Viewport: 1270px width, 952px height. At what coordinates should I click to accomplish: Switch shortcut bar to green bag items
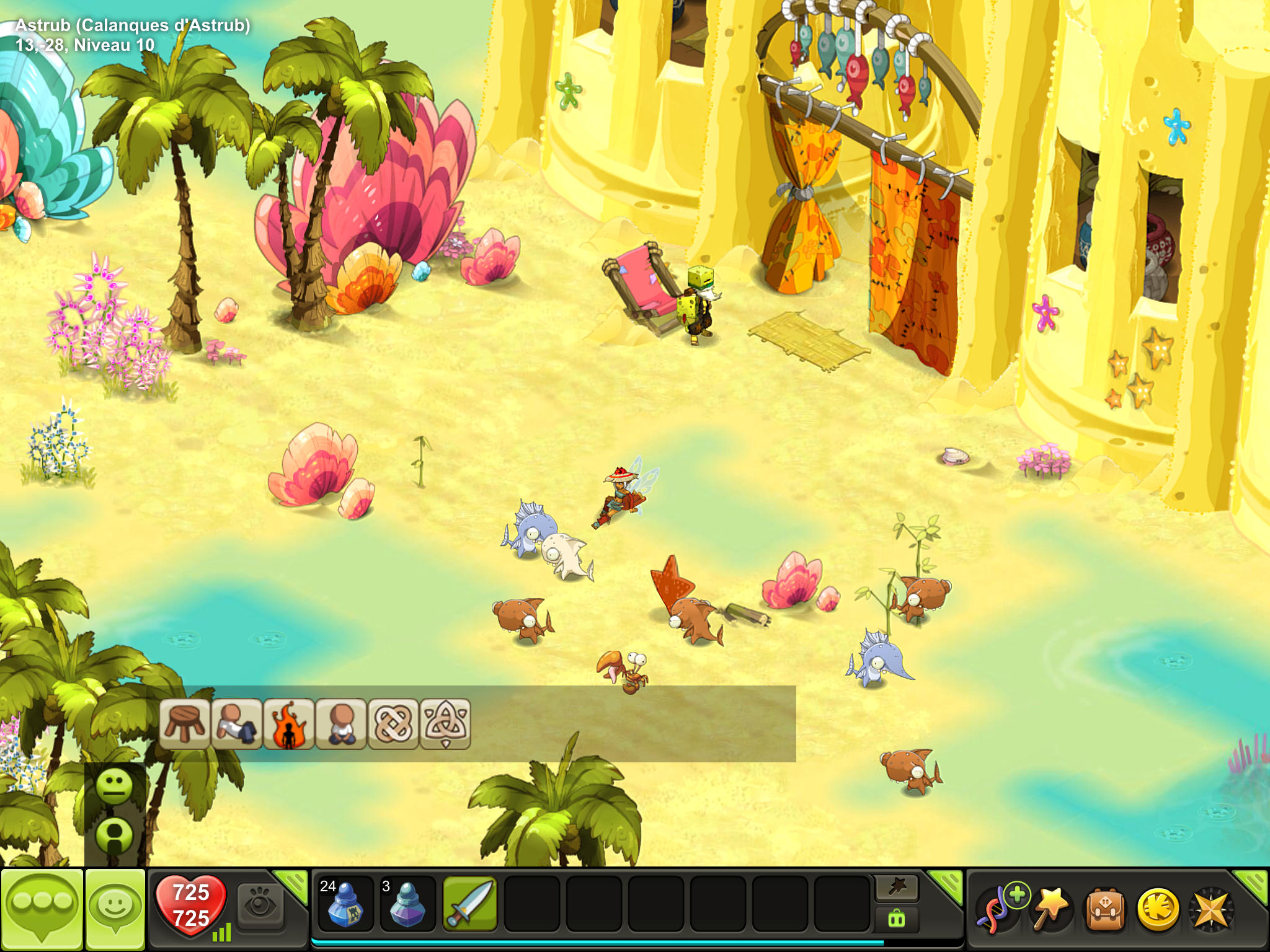point(897,919)
